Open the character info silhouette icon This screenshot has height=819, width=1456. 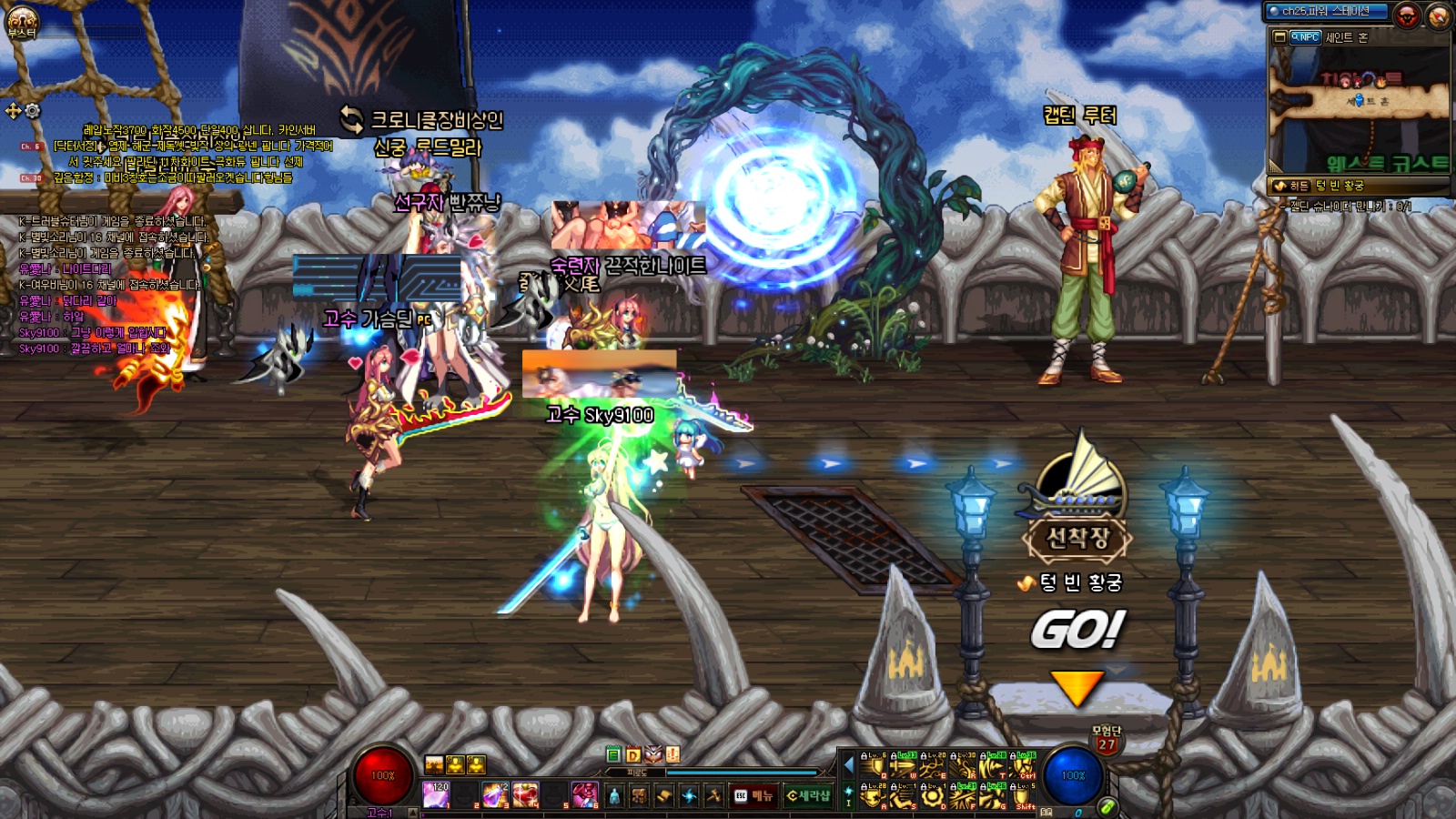(614, 796)
